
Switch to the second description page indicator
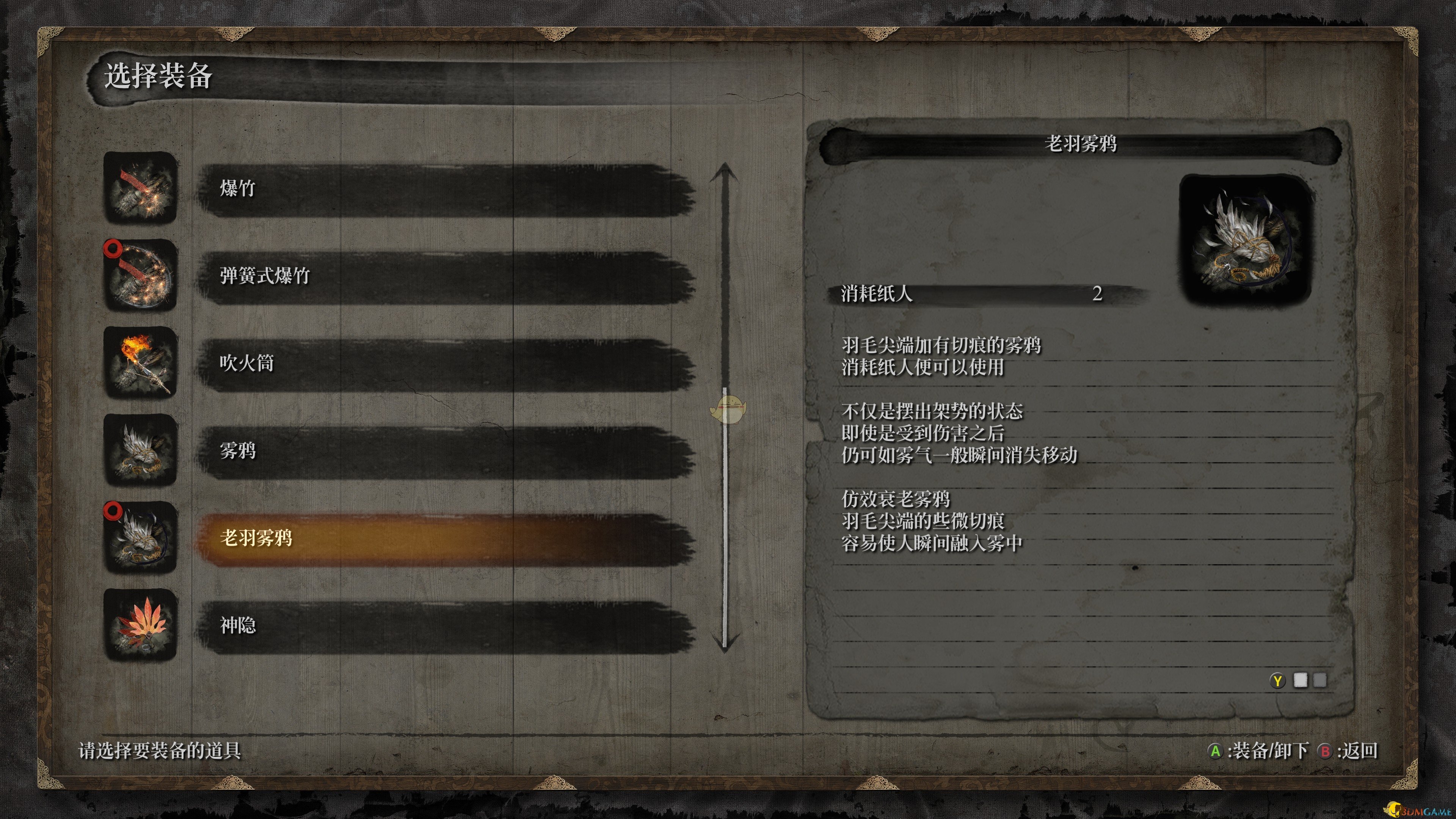1319,681
